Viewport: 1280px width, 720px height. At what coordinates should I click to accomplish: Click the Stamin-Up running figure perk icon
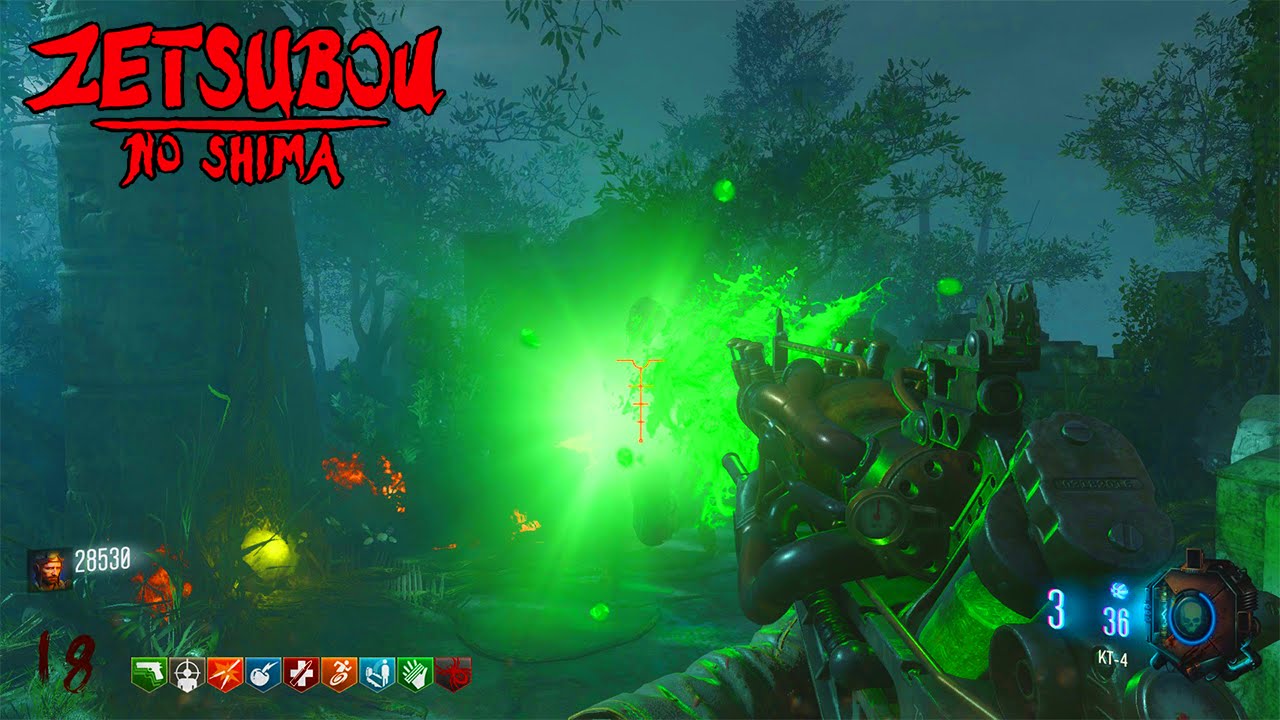coord(339,670)
